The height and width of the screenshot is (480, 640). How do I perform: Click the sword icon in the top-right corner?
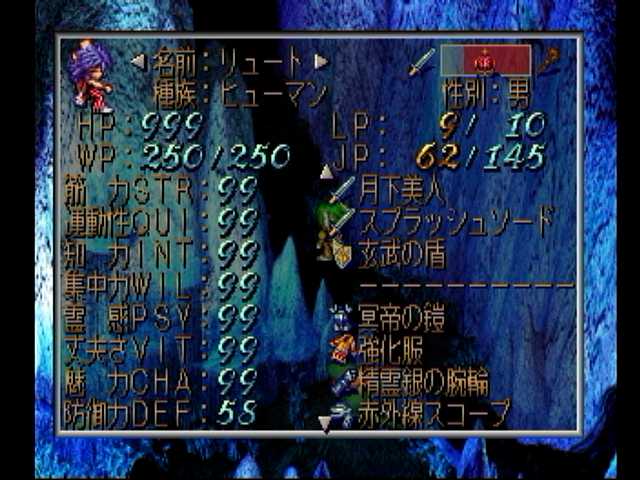point(422,62)
